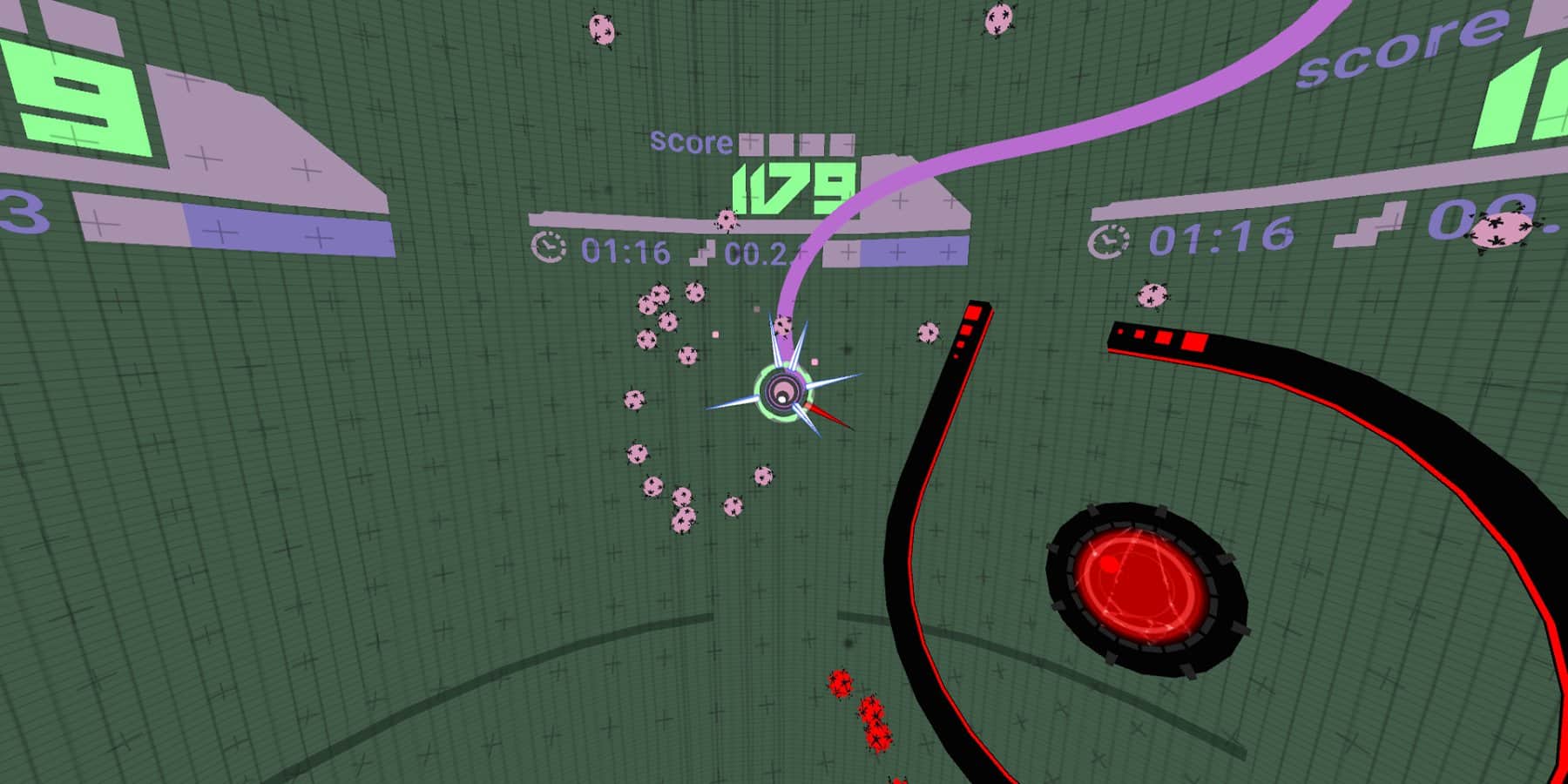
Task: Expand the rightmost gray square above the score
Action: pos(841,144)
